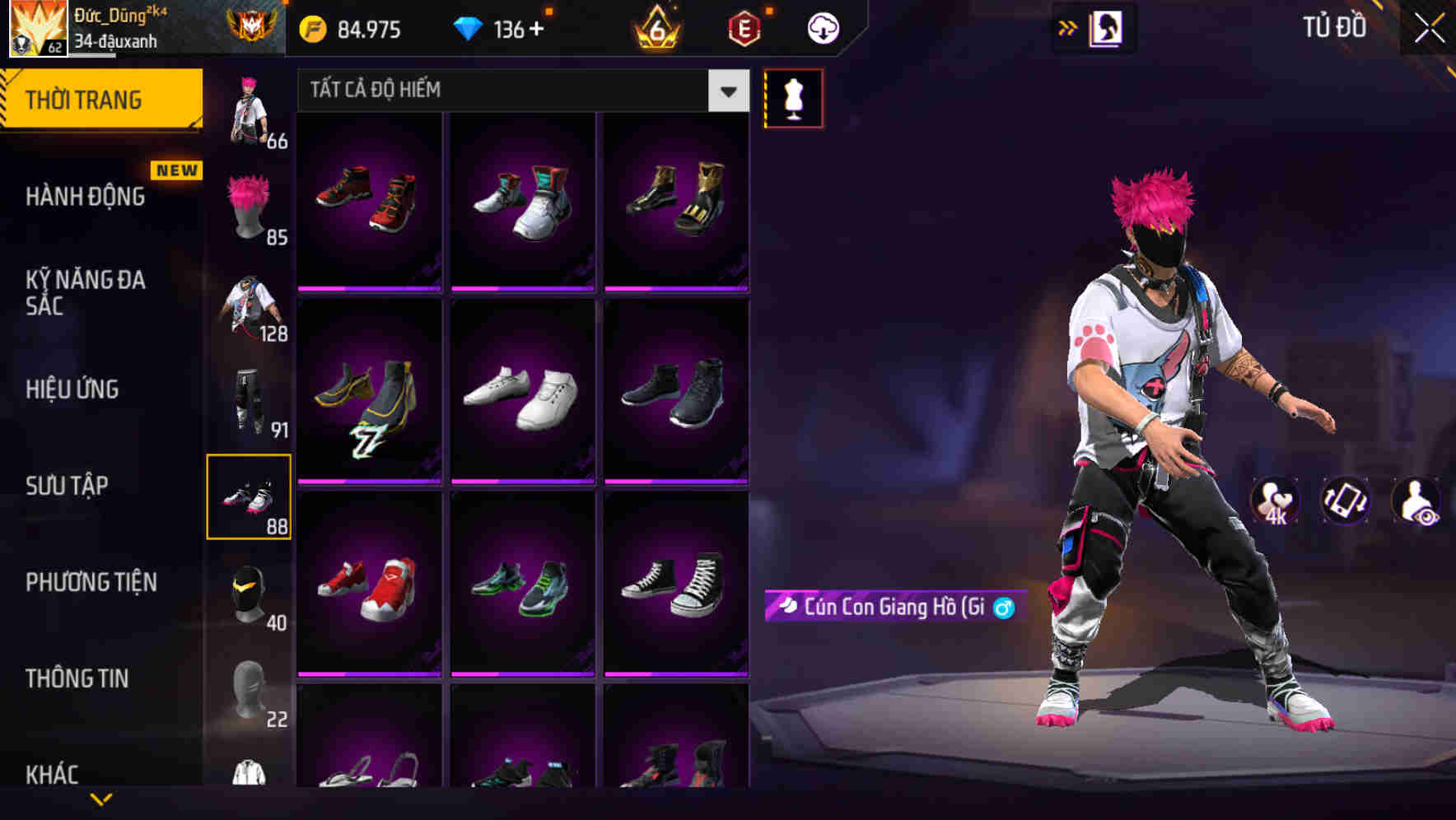Image resolution: width=1456 pixels, height=820 pixels.
Task: Click the snapshot portrait icon near TỦ ĐỒ
Action: click(1108, 27)
